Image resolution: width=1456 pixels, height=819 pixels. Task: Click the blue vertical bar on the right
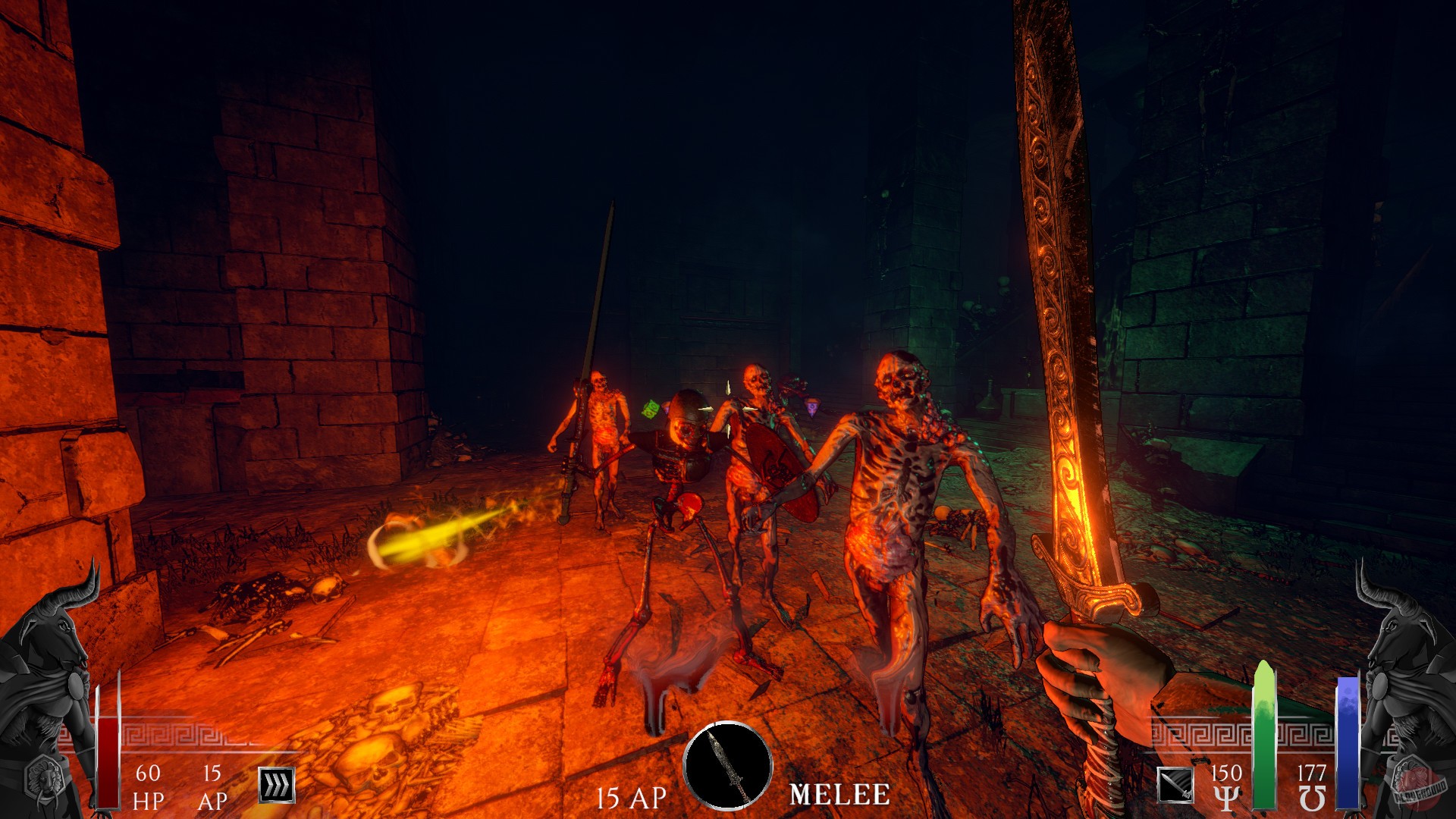[x=1350, y=743]
